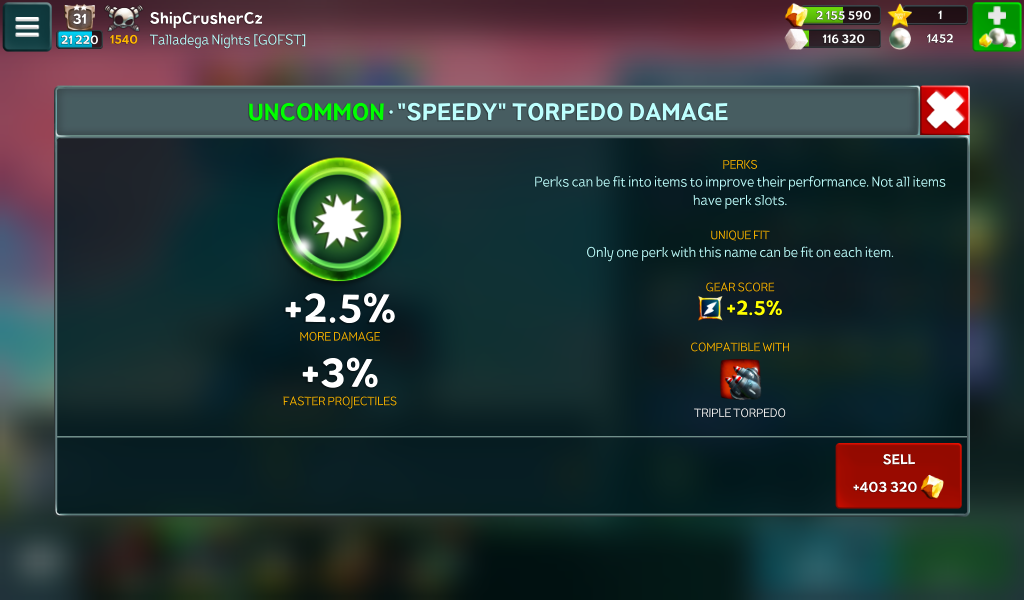The image size is (1024, 600).
Task: Tap the green plus buy currency button
Action: (x=996, y=27)
